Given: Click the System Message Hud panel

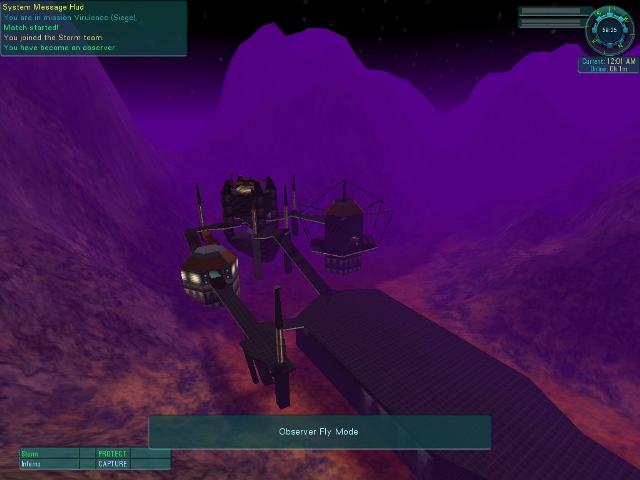Looking at the screenshot, I should click(93, 28).
